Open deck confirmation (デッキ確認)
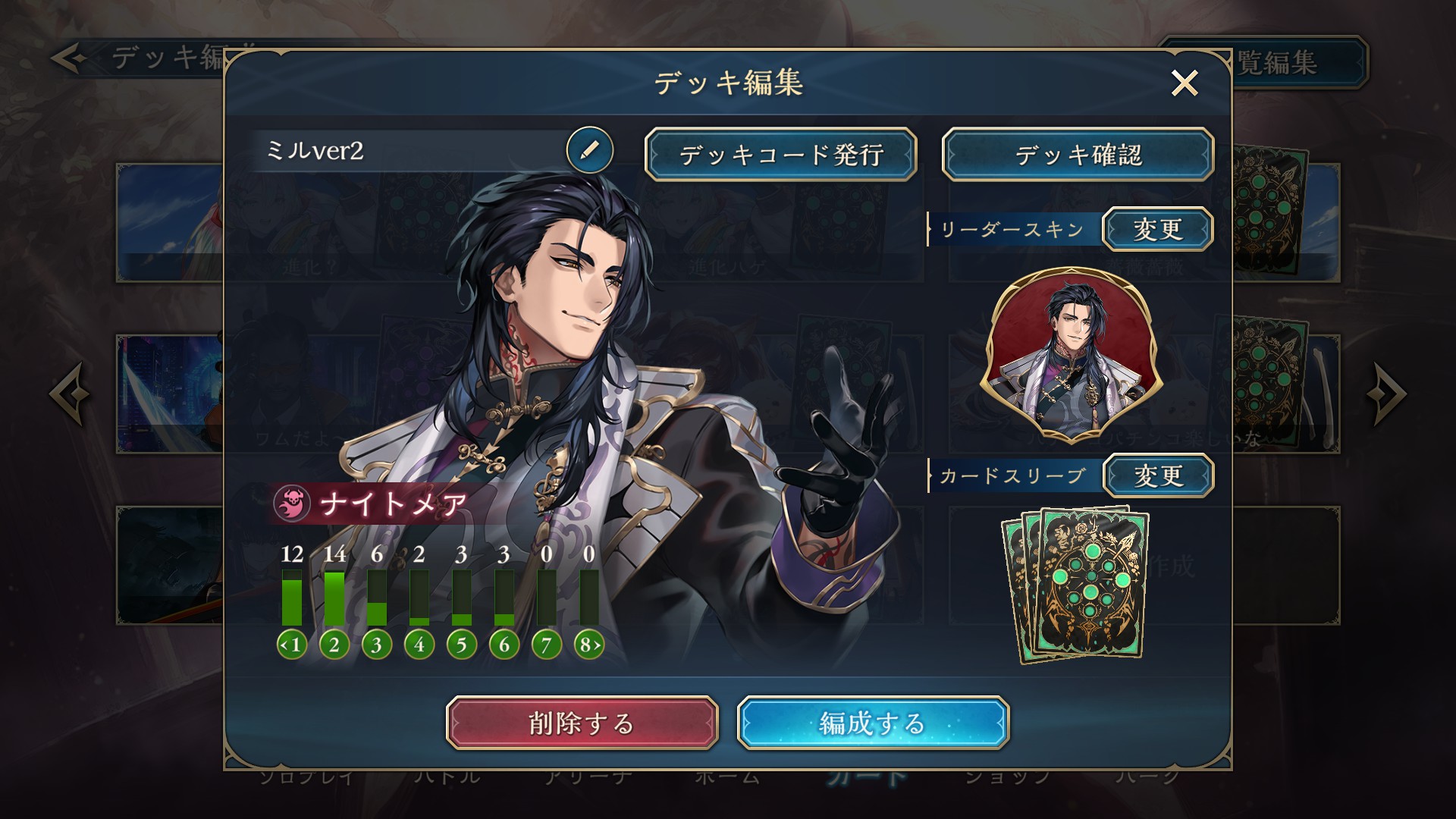Image resolution: width=1456 pixels, height=819 pixels. coord(1078,155)
